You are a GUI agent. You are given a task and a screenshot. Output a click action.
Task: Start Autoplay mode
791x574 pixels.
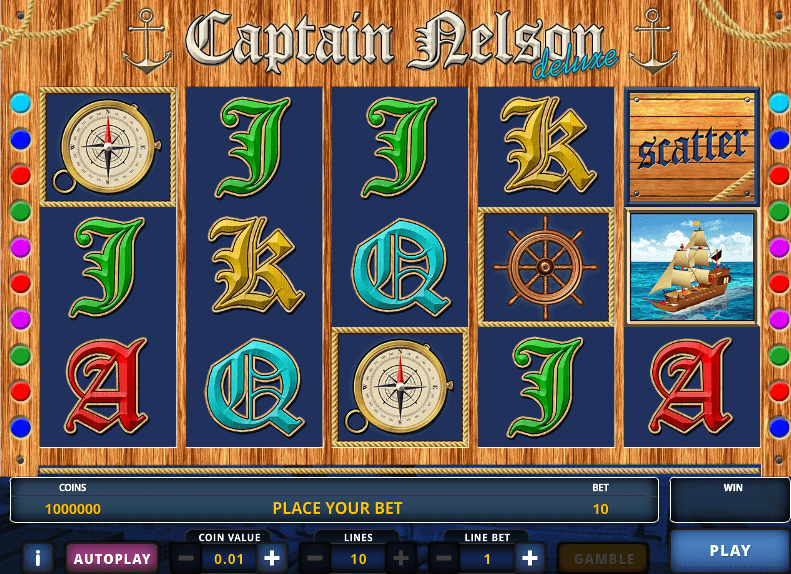pos(112,558)
